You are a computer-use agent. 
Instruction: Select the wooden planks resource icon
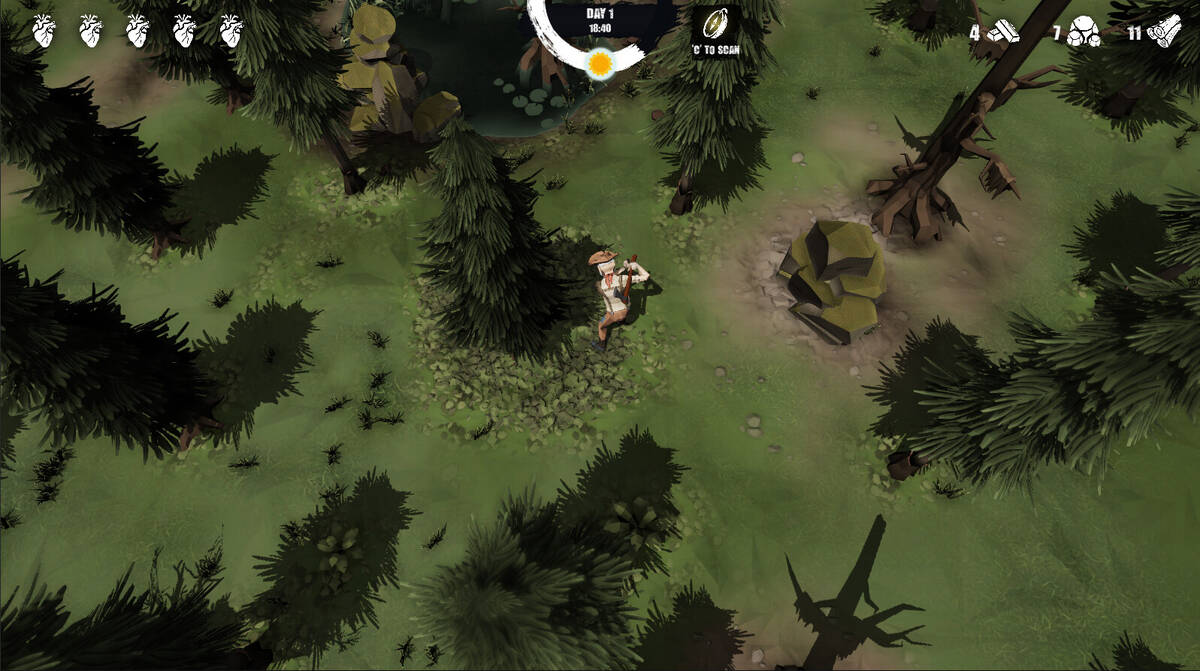pyautogui.click(x=1003, y=33)
